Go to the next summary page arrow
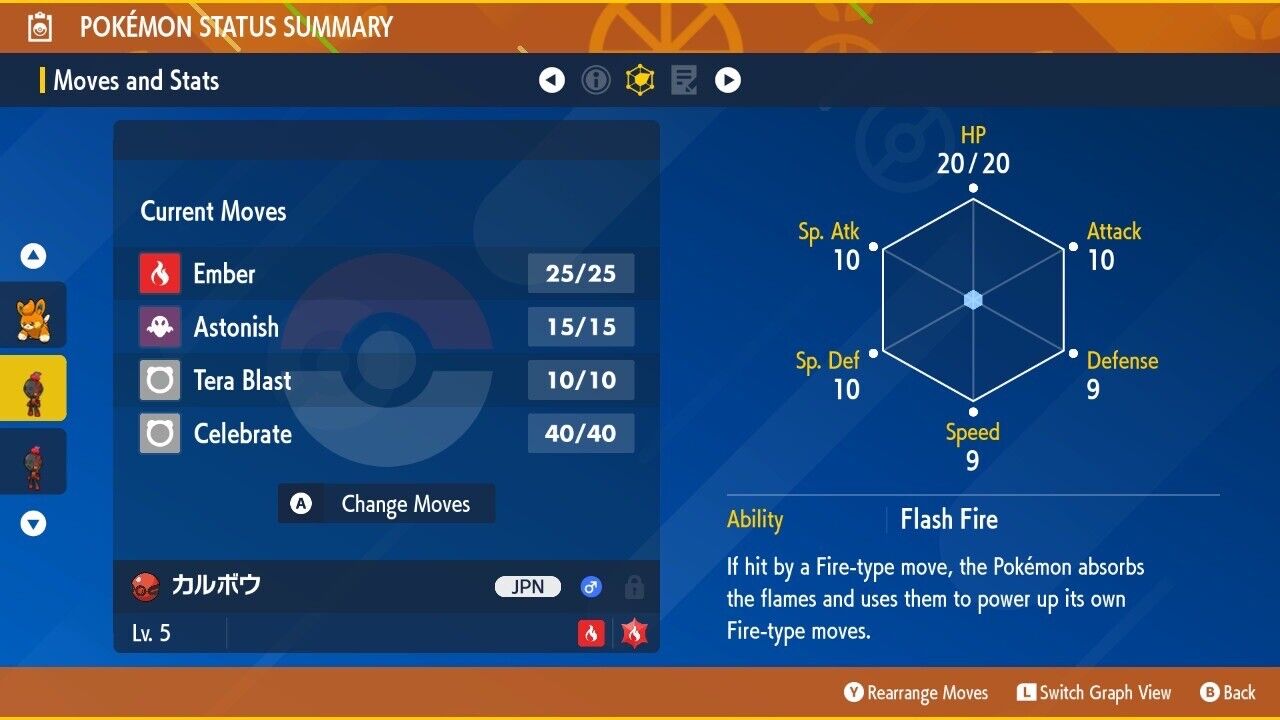 728,81
